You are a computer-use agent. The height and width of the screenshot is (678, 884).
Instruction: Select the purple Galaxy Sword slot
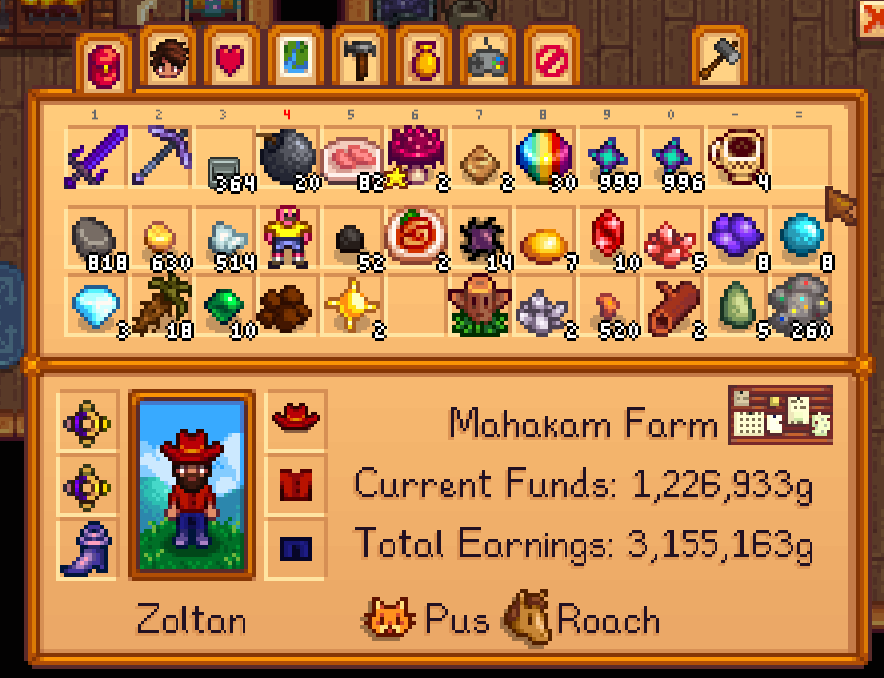pos(96,158)
